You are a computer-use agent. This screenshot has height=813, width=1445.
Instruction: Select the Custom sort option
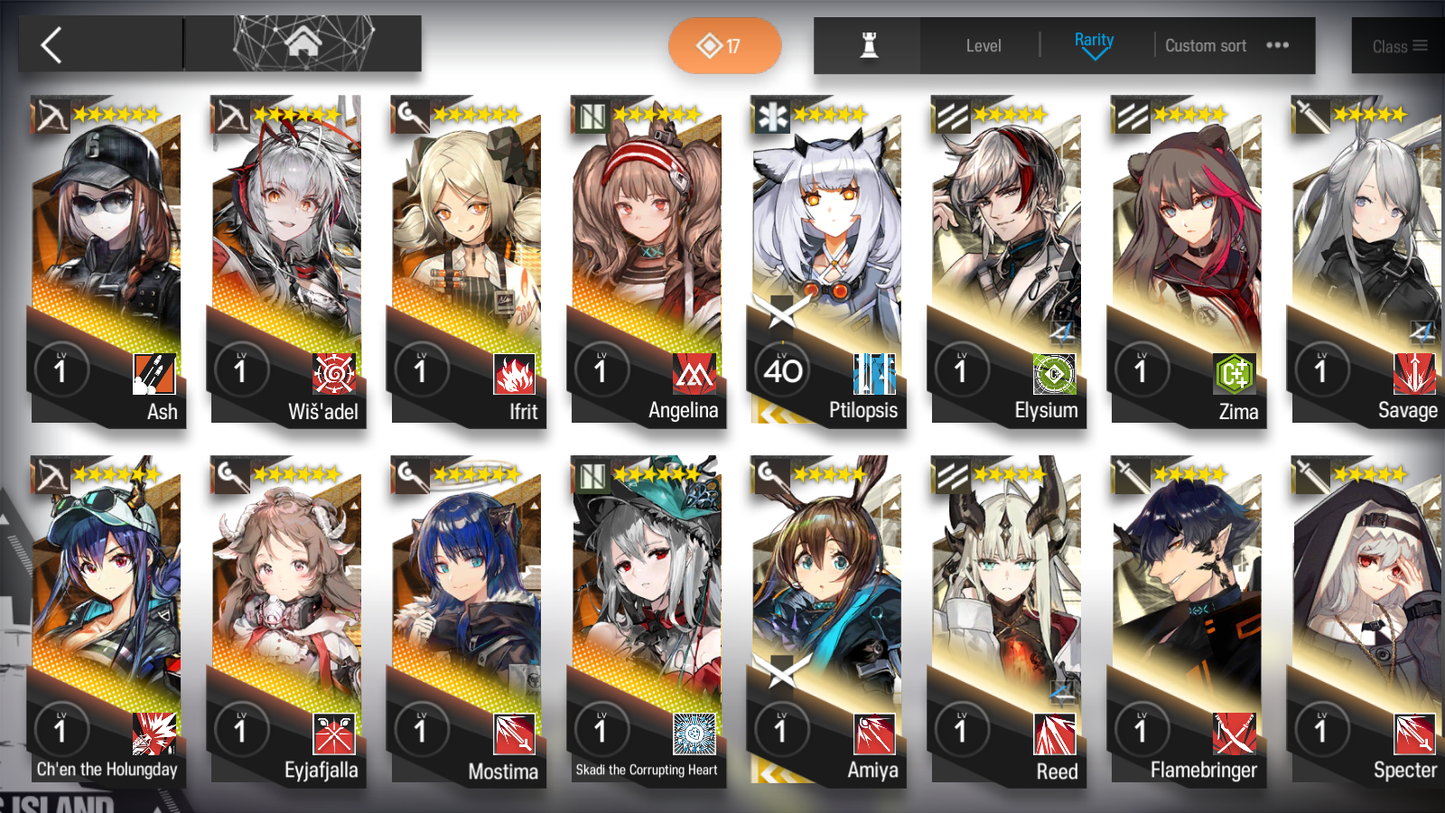pyautogui.click(x=1205, y=45)
